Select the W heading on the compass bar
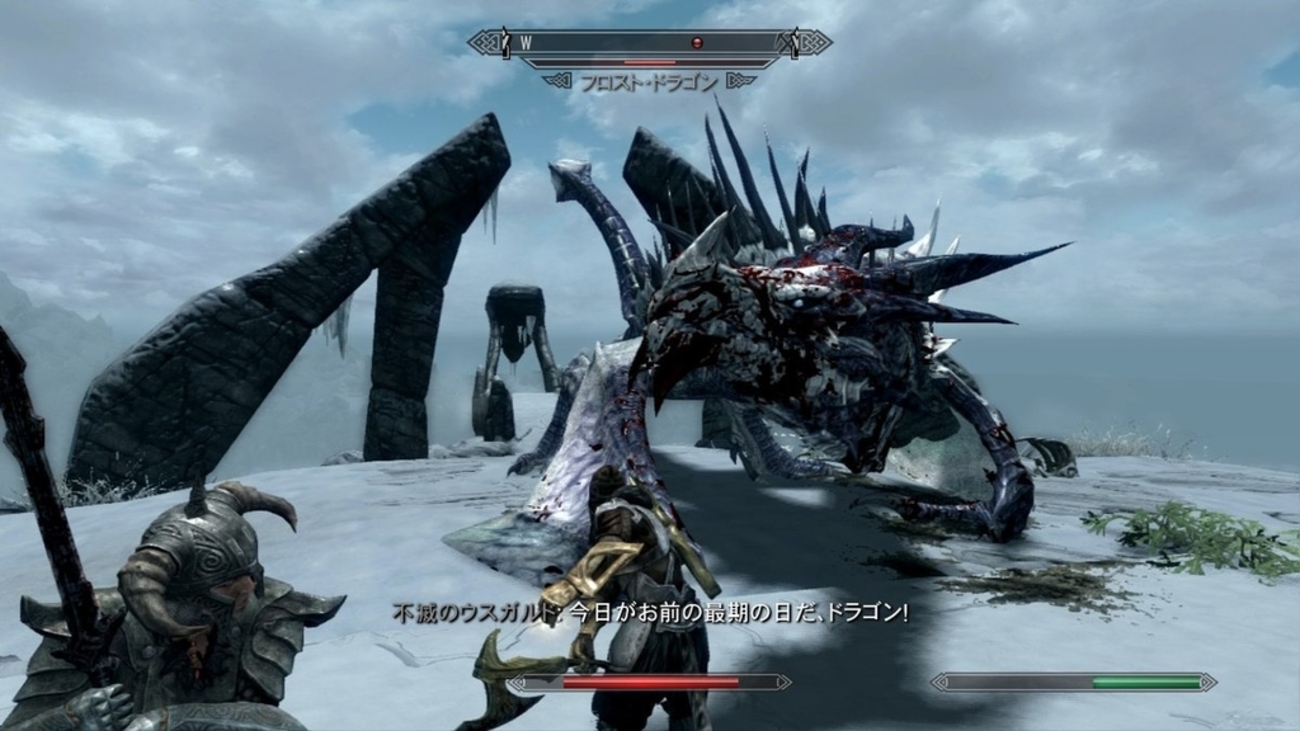 [x=526, y=43]
